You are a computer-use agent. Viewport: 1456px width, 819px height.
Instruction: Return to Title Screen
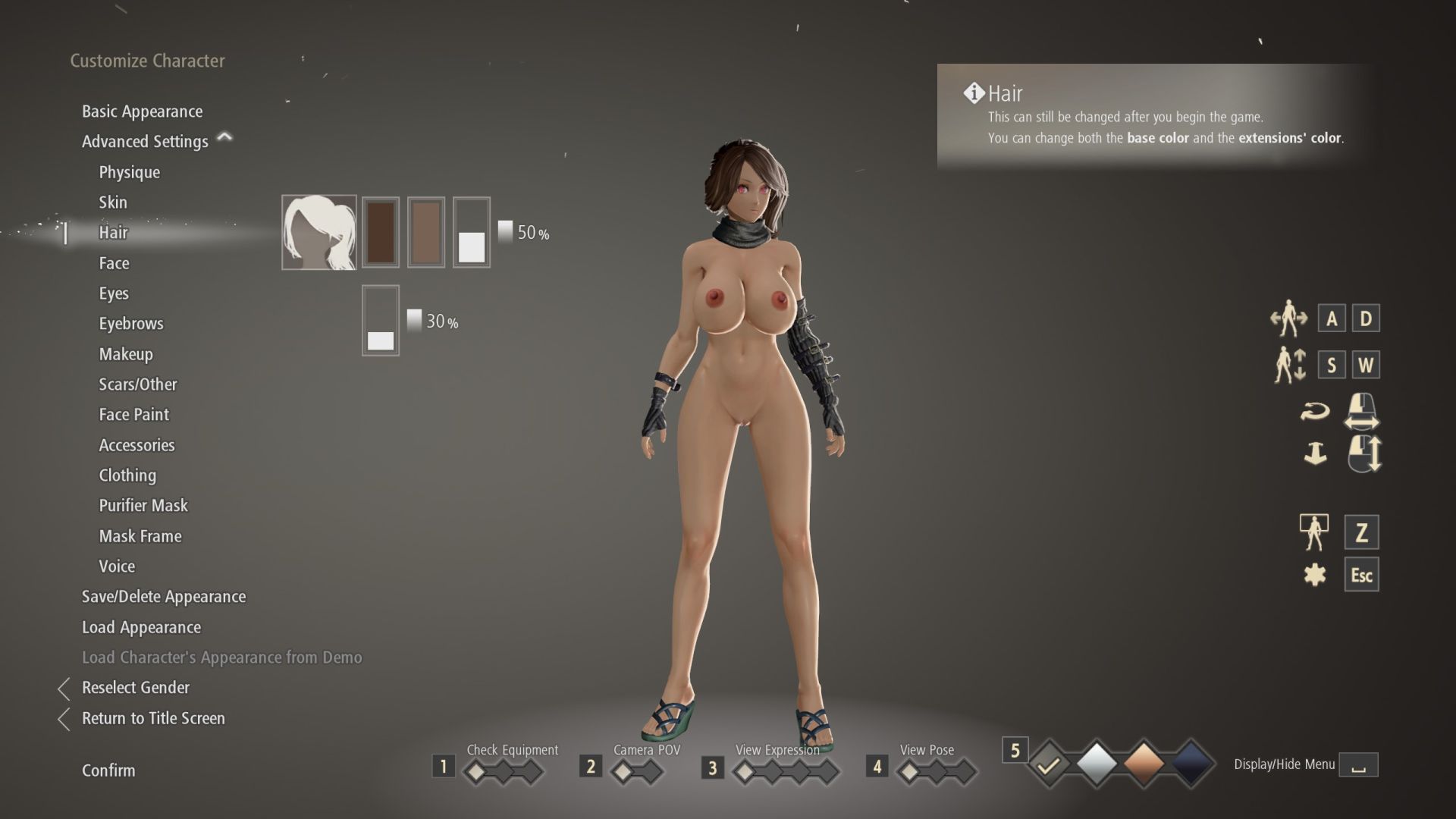(152, 718)
